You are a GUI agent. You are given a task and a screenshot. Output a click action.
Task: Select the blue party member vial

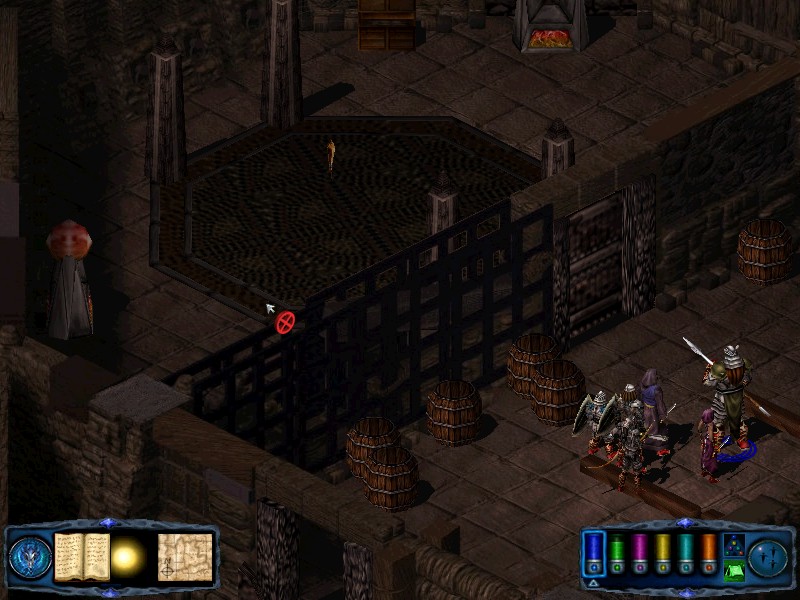593,553
